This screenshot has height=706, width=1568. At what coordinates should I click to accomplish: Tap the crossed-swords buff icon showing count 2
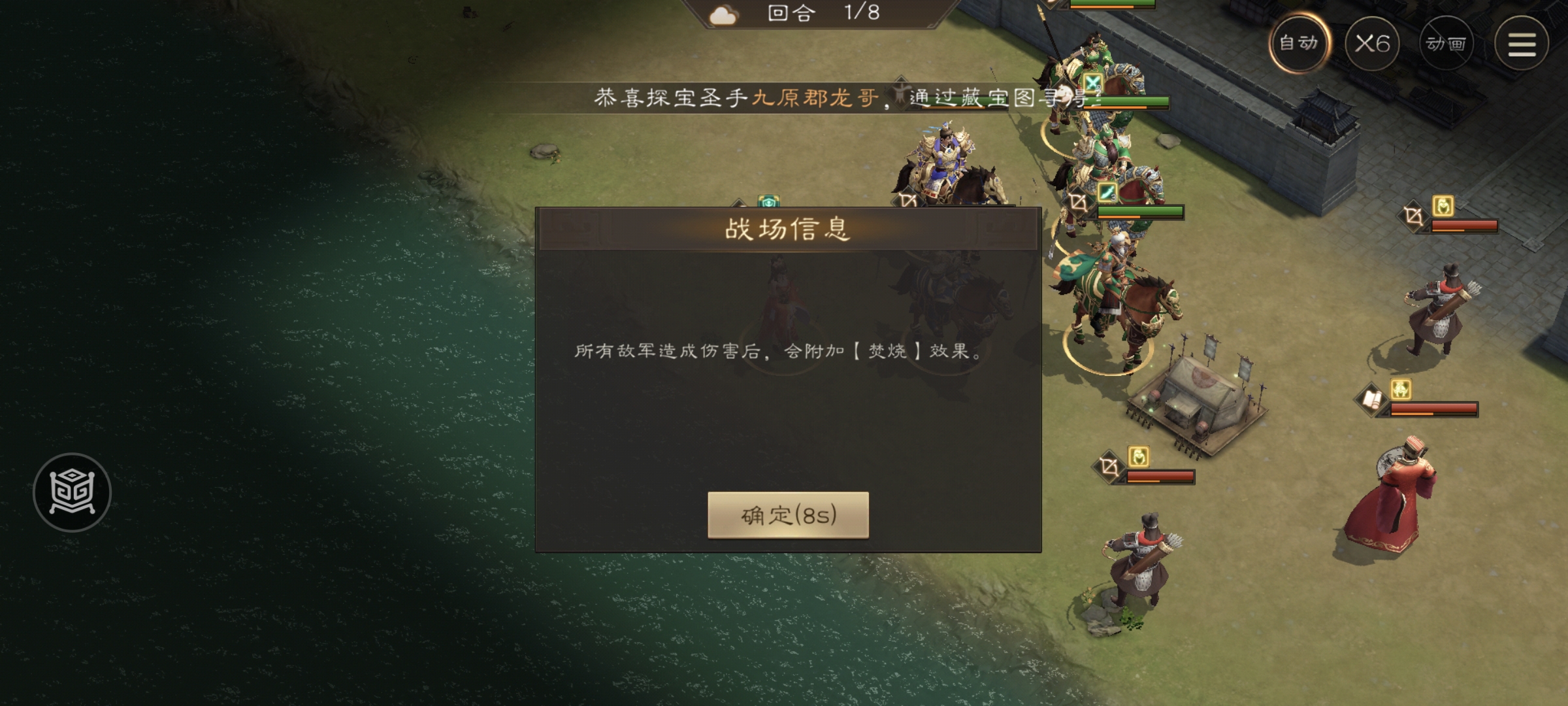point(1092,82)
